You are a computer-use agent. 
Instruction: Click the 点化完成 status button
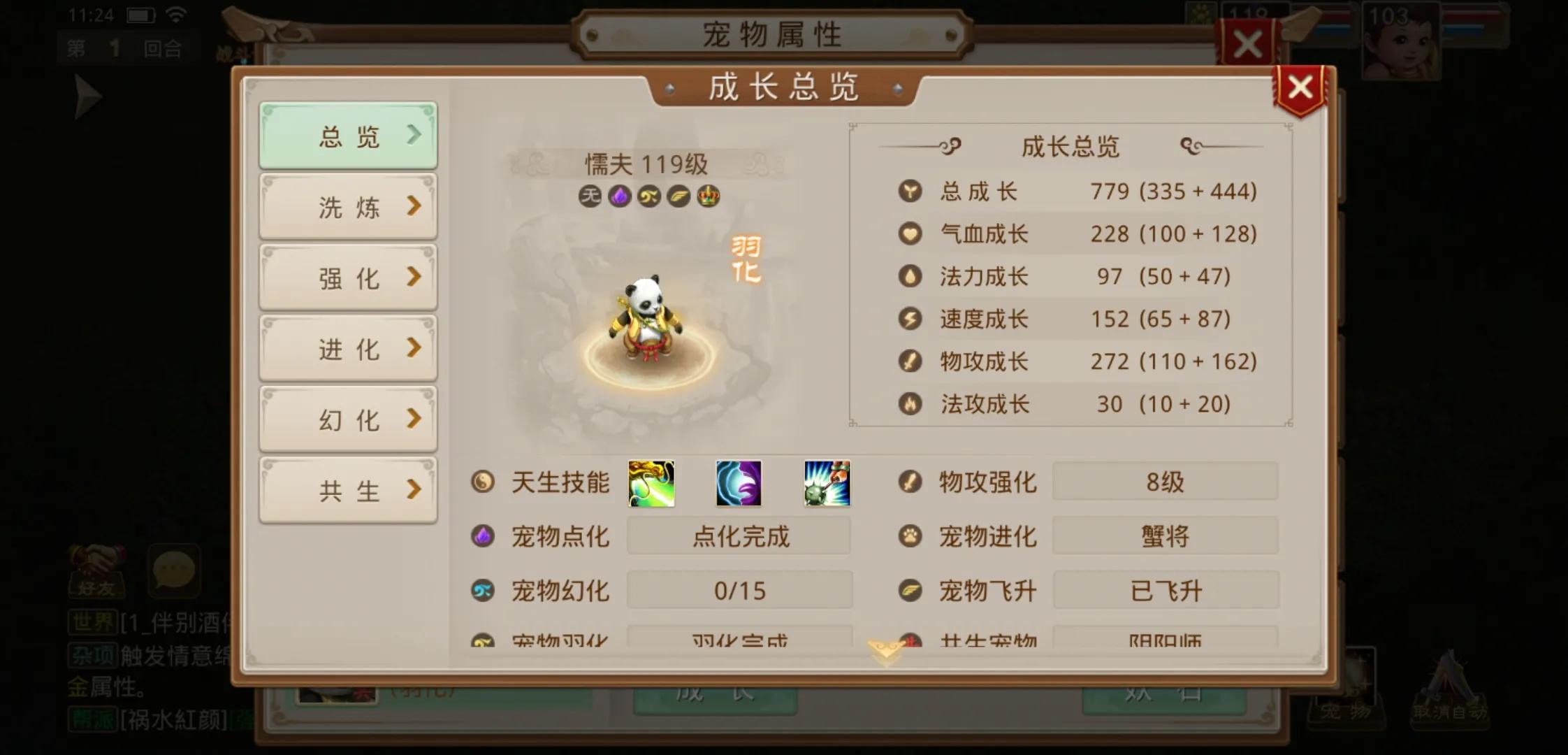tap(739, 536)
